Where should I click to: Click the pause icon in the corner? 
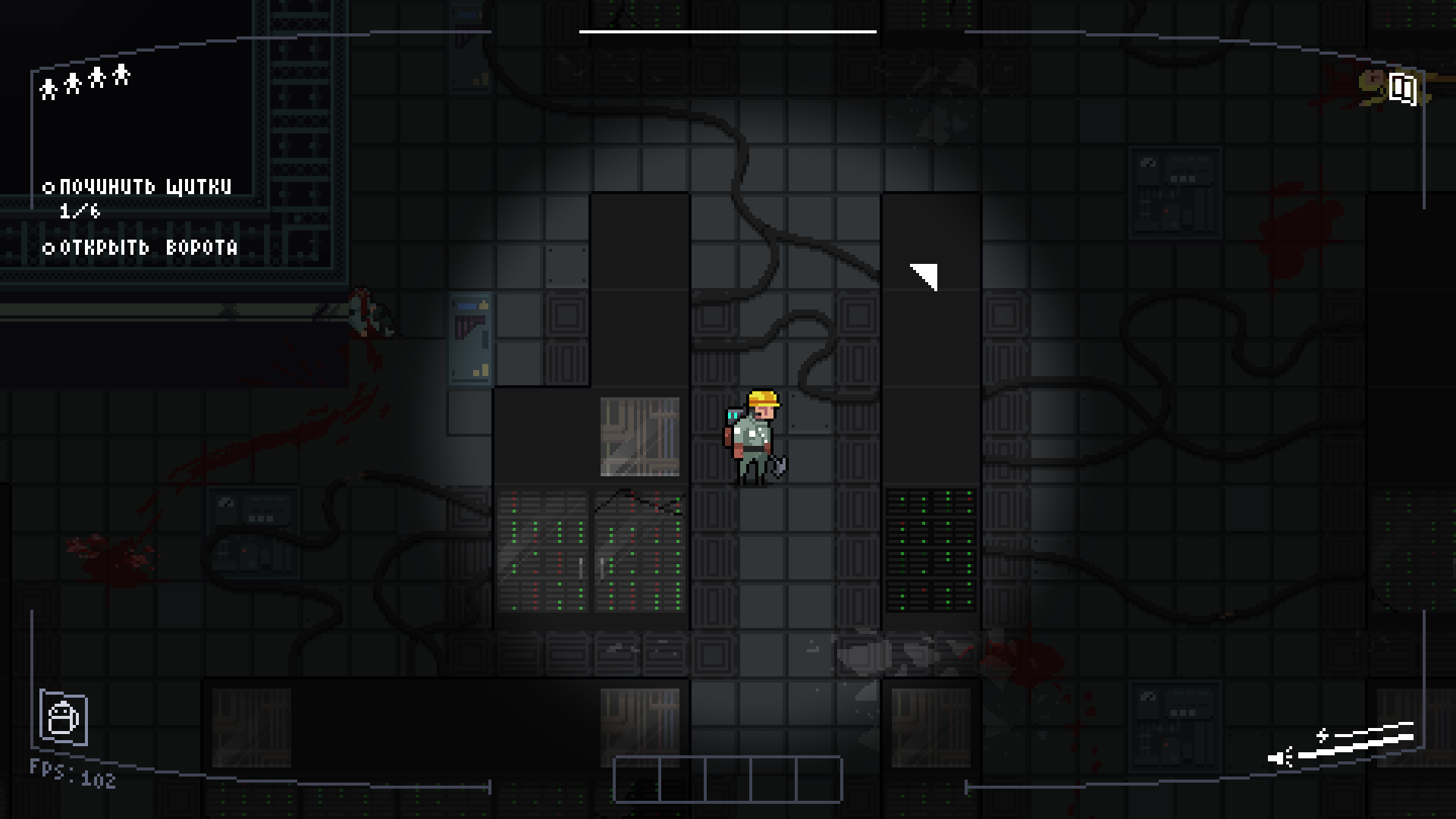pyautogui.click(x=1402, y=89)
